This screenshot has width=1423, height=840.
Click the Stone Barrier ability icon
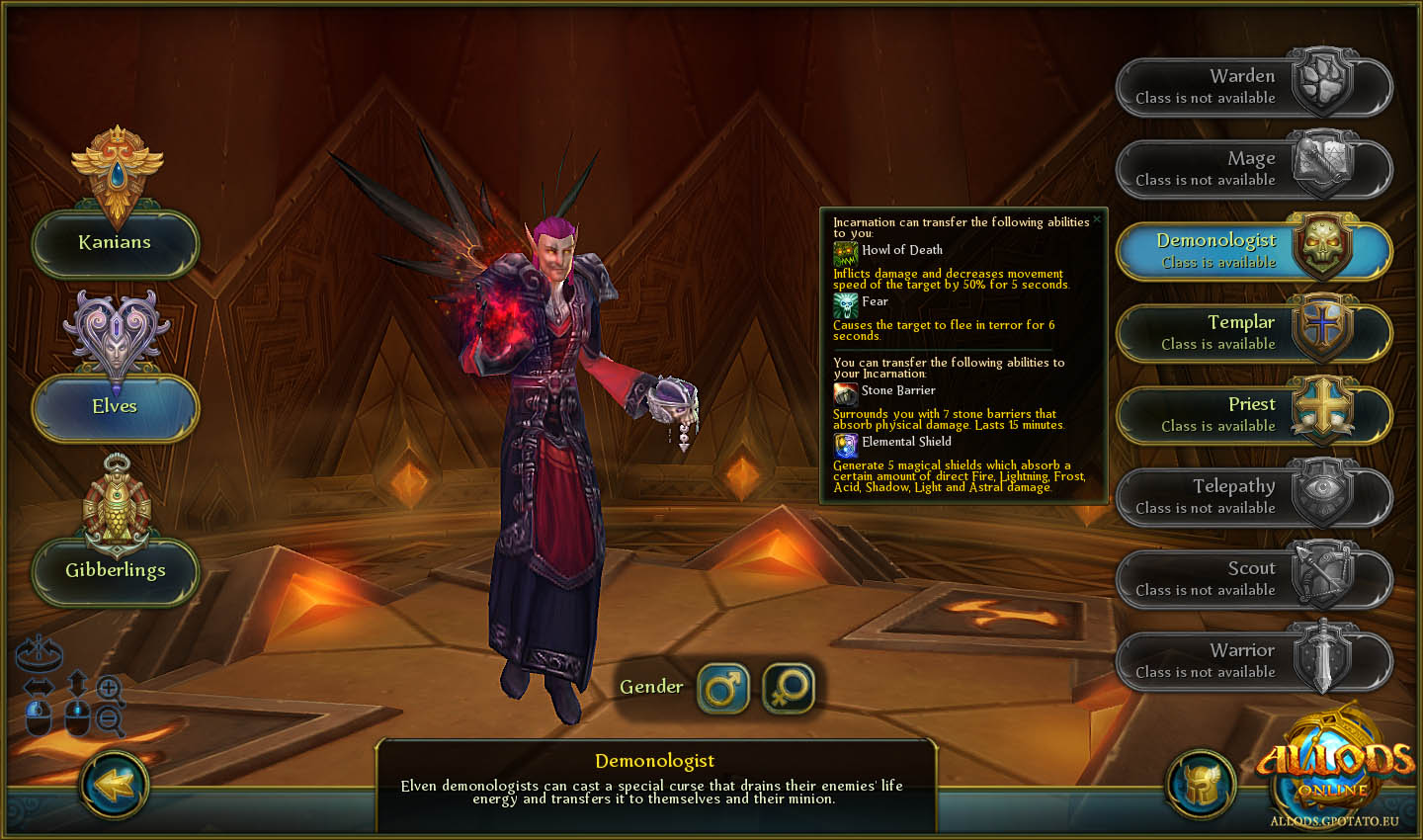(845, 392)
